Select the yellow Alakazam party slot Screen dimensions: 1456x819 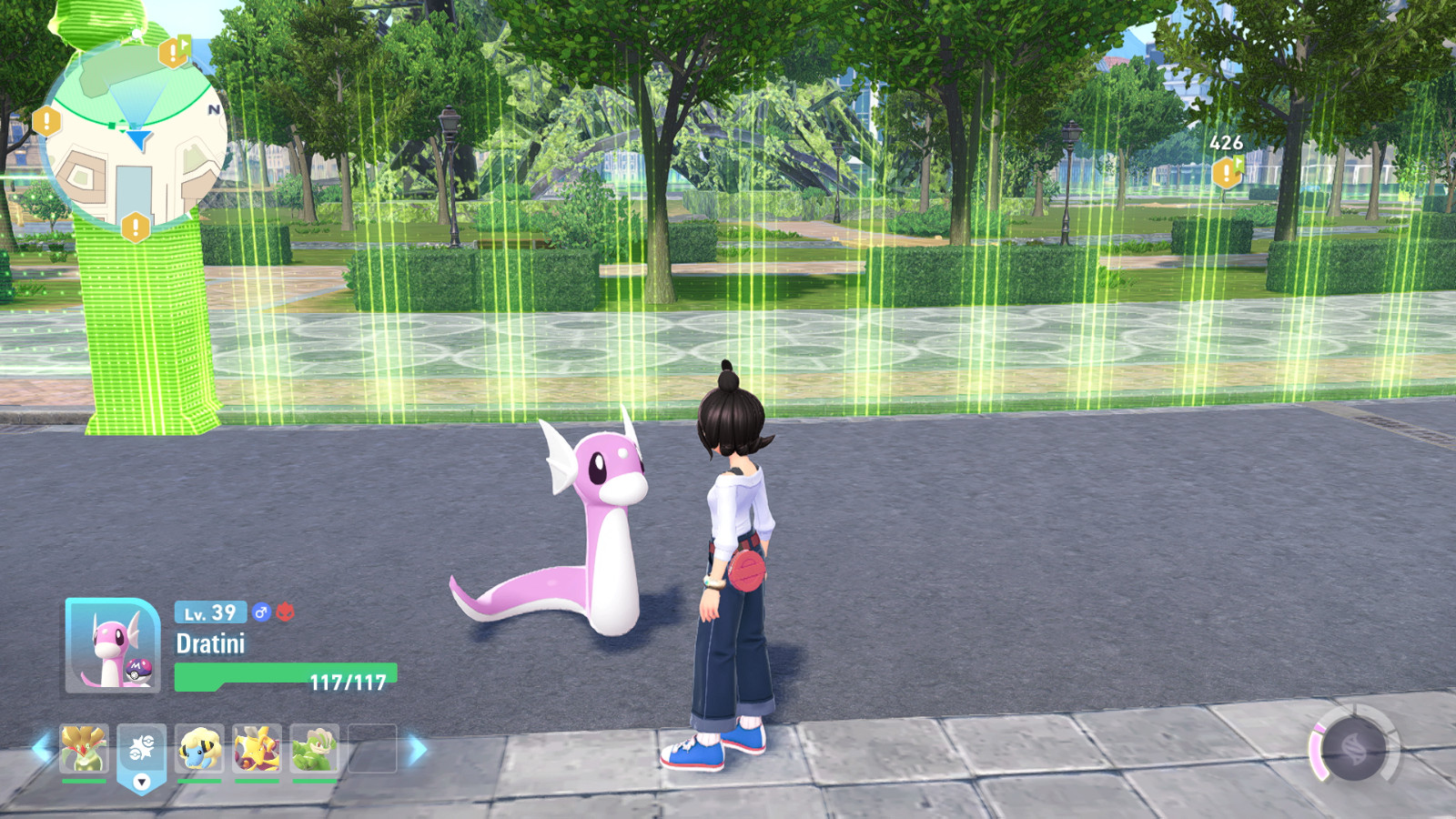coord(257,749)
